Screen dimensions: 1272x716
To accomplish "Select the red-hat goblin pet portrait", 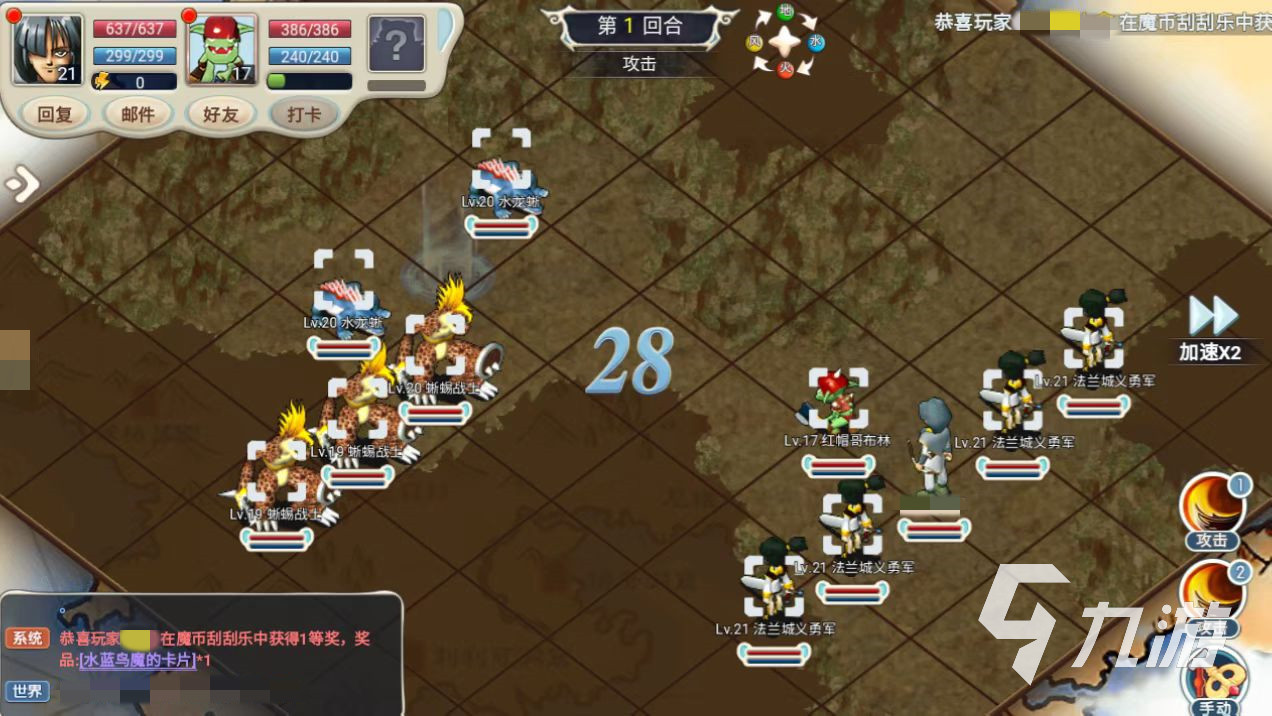I will 221,49.
